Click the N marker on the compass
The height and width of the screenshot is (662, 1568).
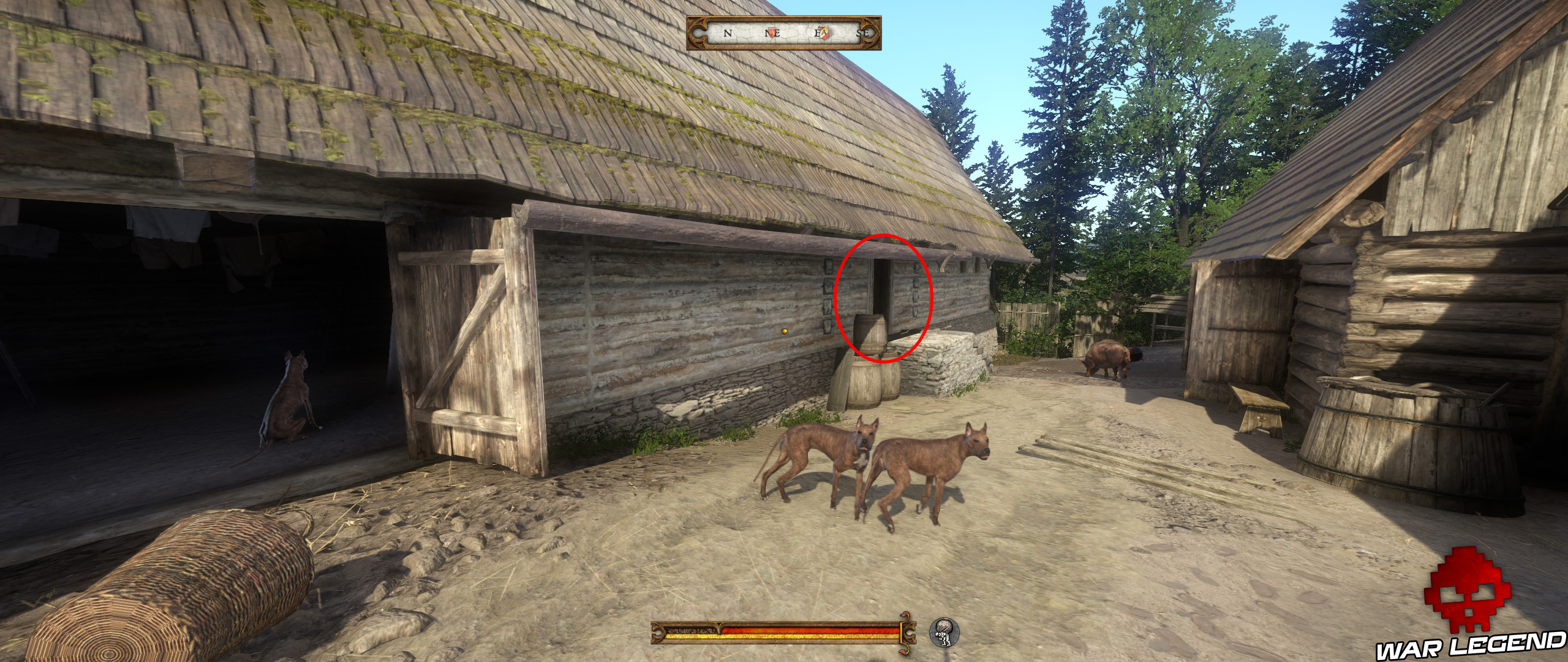tap(728, 34)
